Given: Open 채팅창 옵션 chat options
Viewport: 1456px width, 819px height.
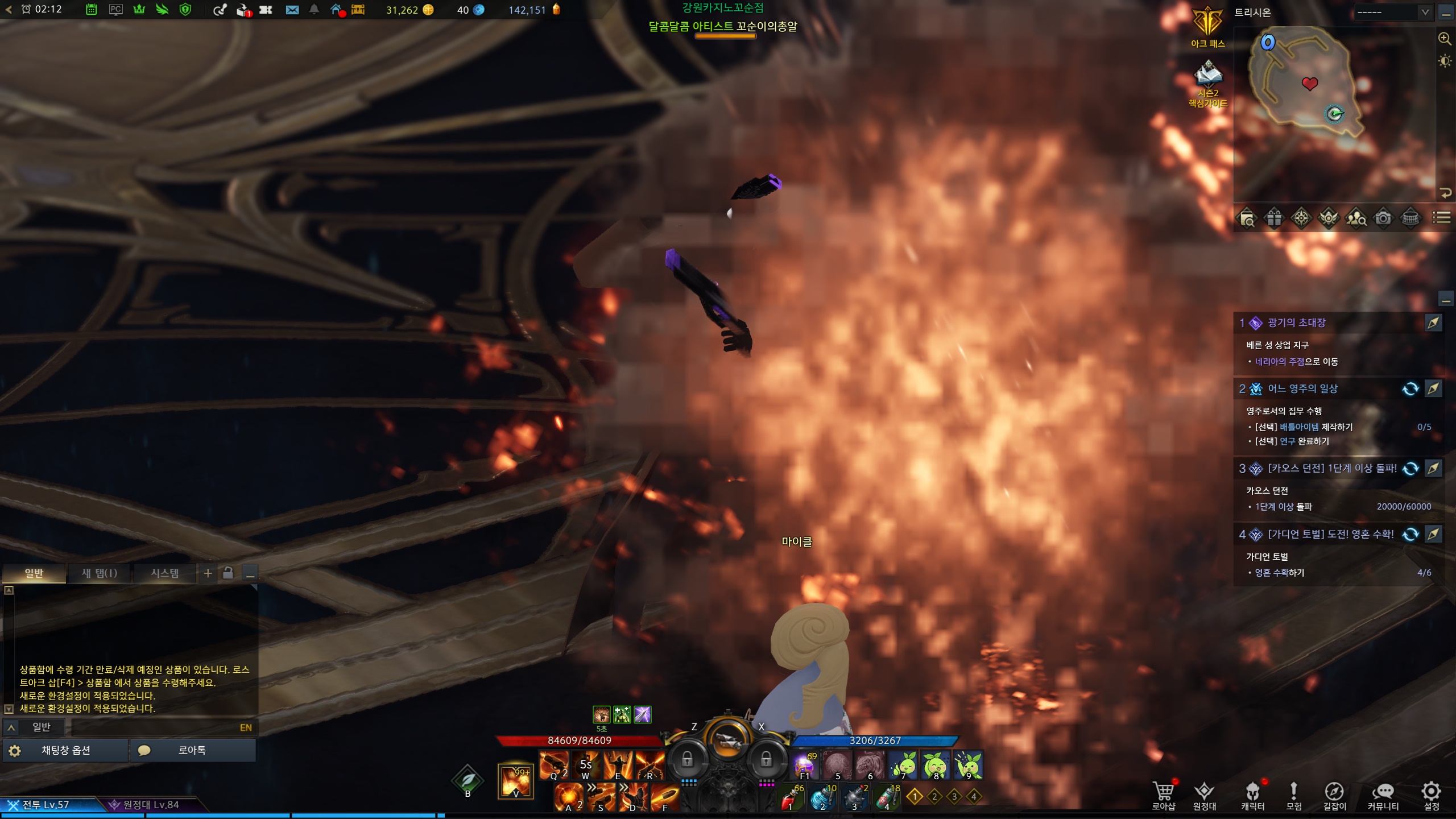Looking at the screenshot, I should [x=65, y=750].
